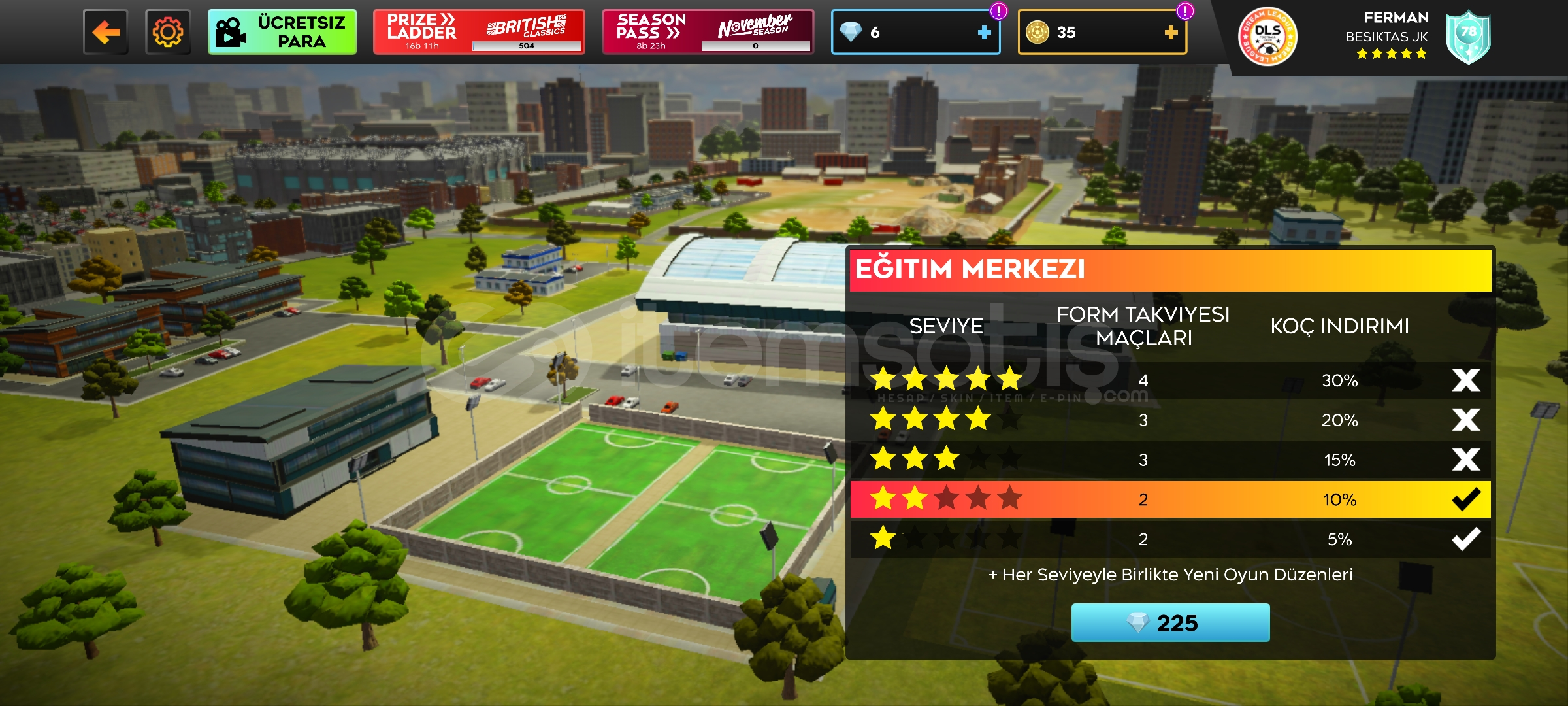
Task: Add more coins with the yellow plus
Action: coord(1171,32)
